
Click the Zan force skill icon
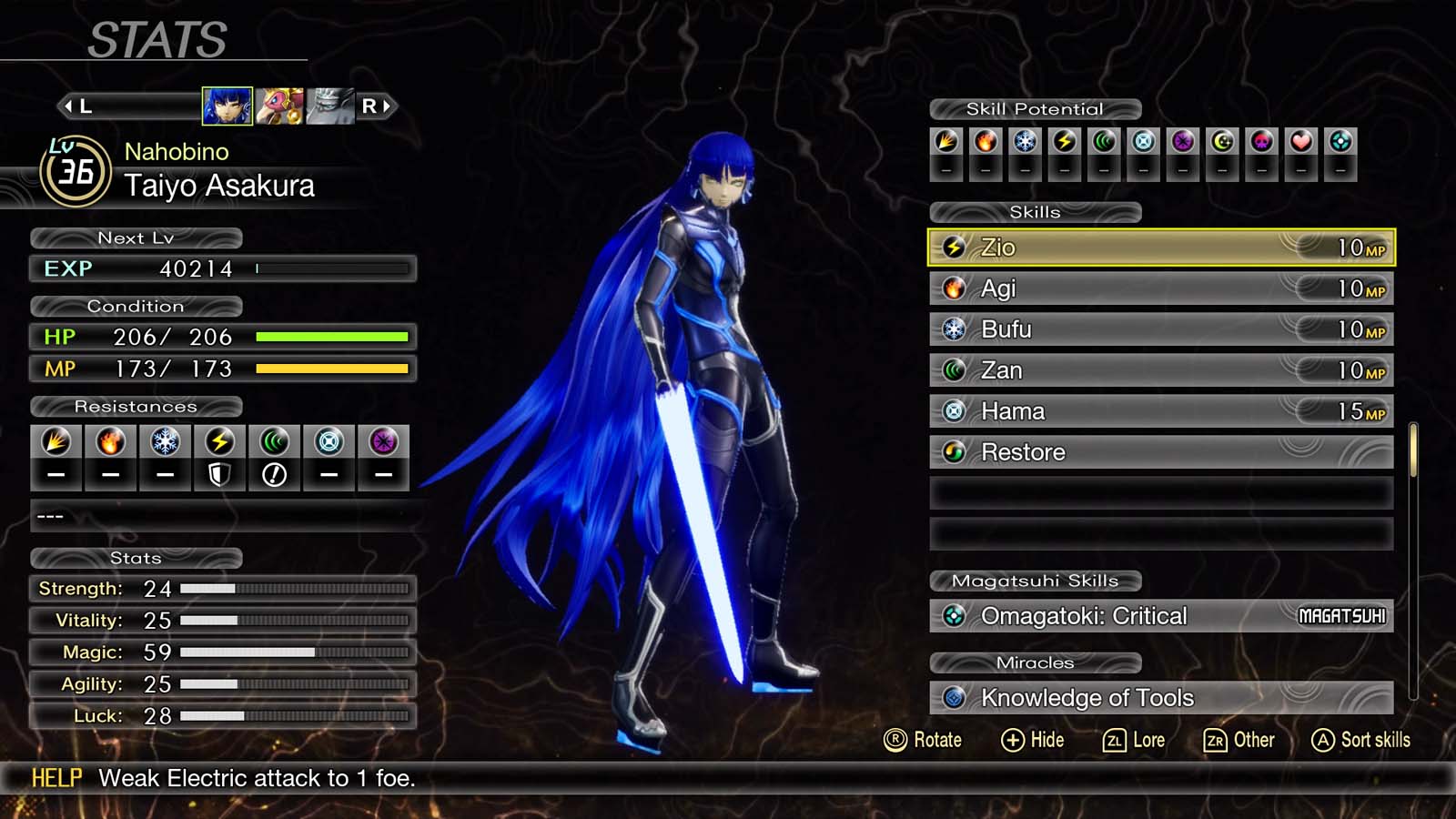(x=955, y=370)
